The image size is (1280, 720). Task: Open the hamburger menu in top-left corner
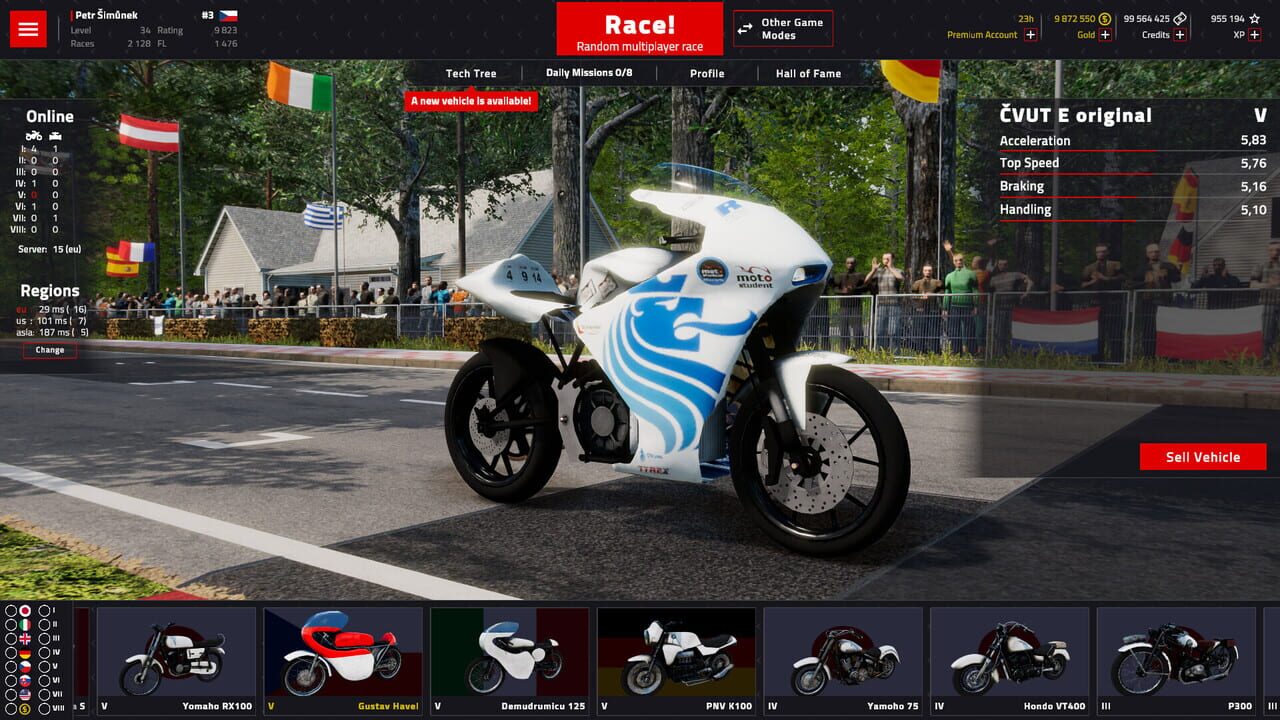pyautogui.click(x=27, y=27)
